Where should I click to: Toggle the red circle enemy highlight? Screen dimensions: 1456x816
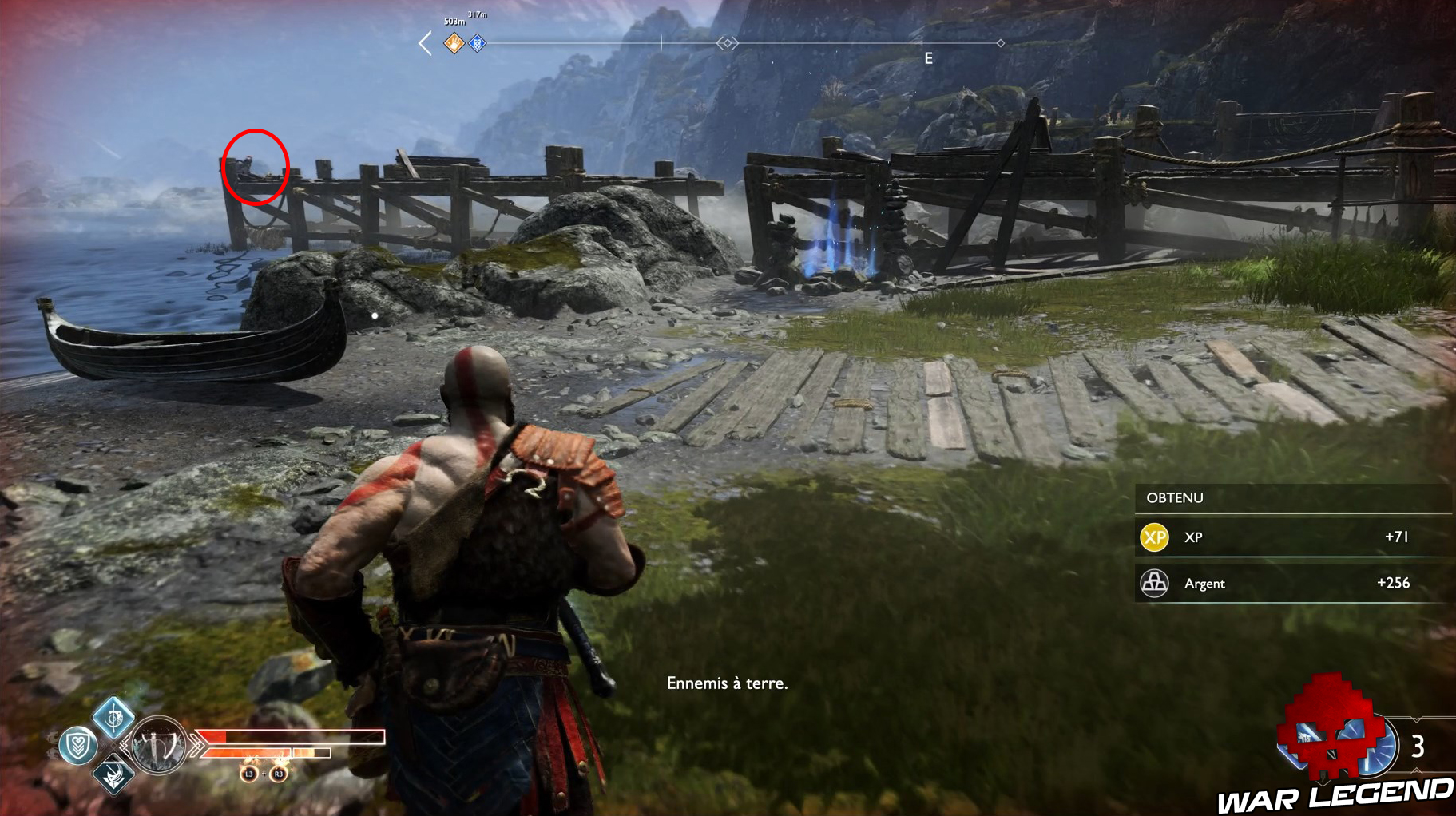click(256, 168)
